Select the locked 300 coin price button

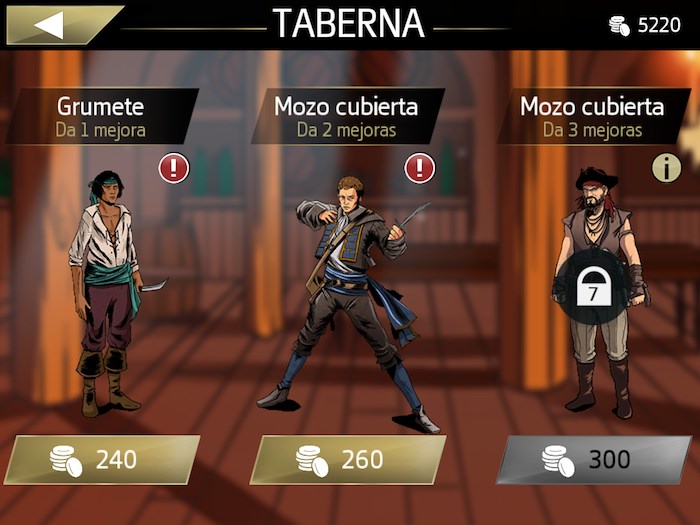pyautogui.click(x=594, y=460)
